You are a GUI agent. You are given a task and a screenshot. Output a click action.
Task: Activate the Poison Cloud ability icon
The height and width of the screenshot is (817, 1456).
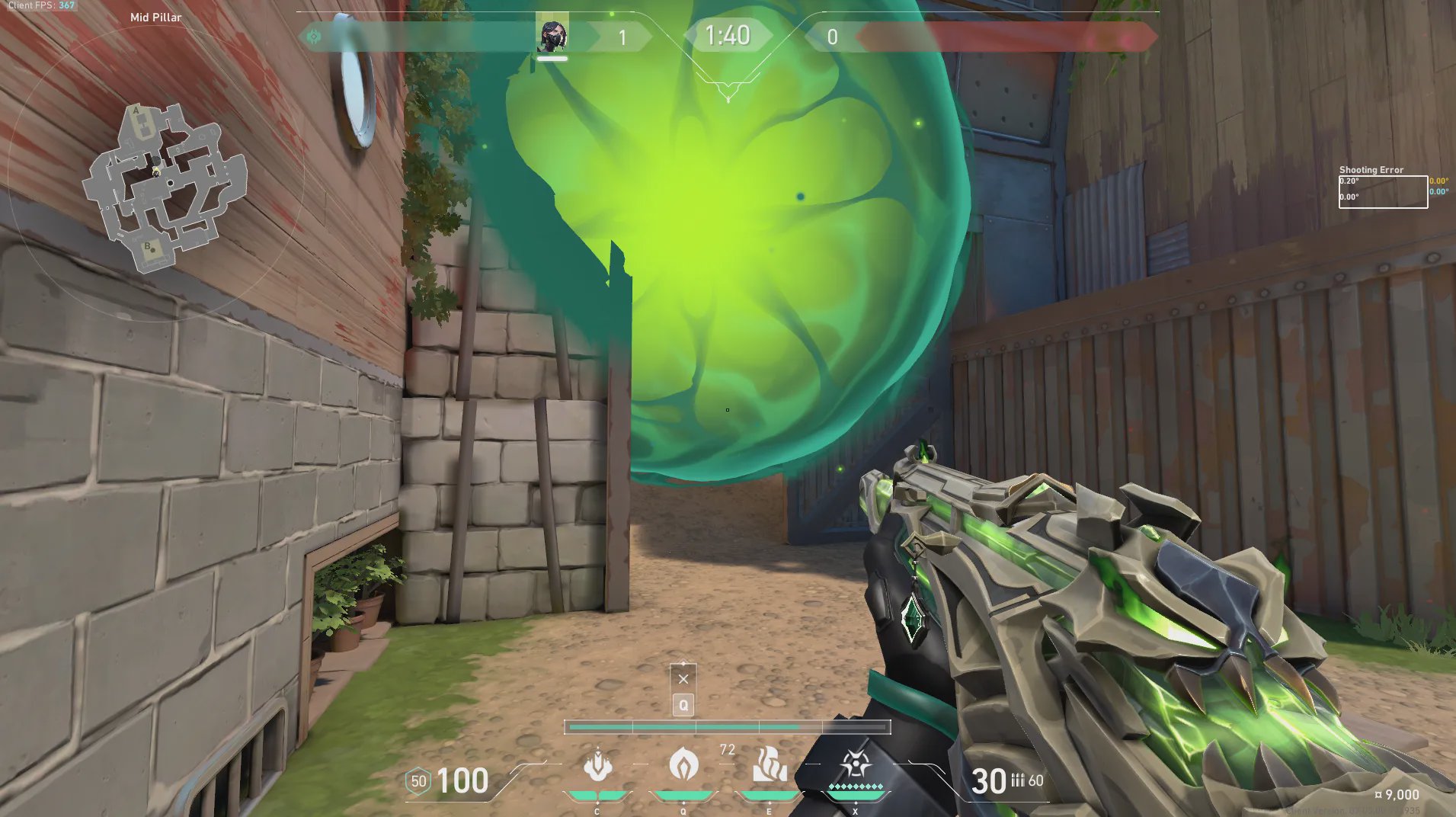(683, 764)
